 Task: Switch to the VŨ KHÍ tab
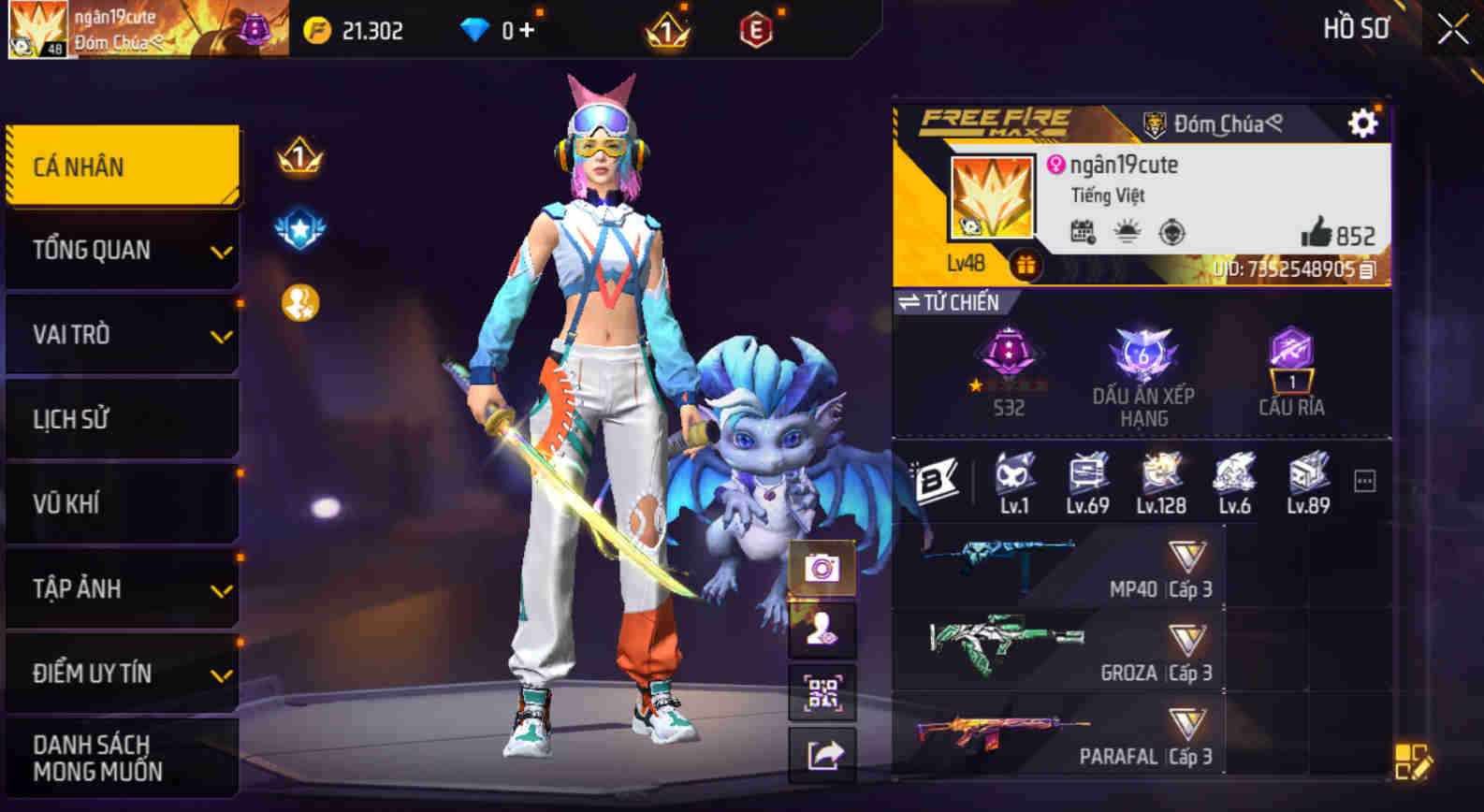(122, 503)
